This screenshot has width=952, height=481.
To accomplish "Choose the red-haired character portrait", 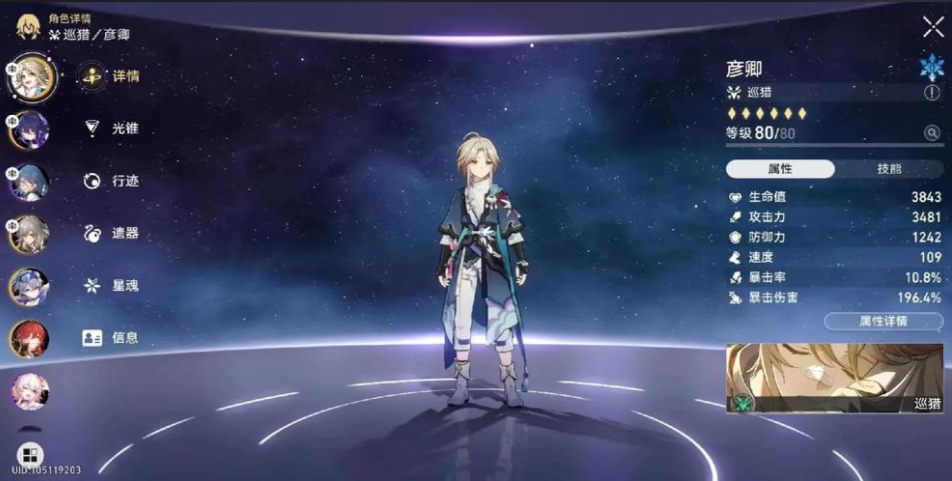I will 29,339.
